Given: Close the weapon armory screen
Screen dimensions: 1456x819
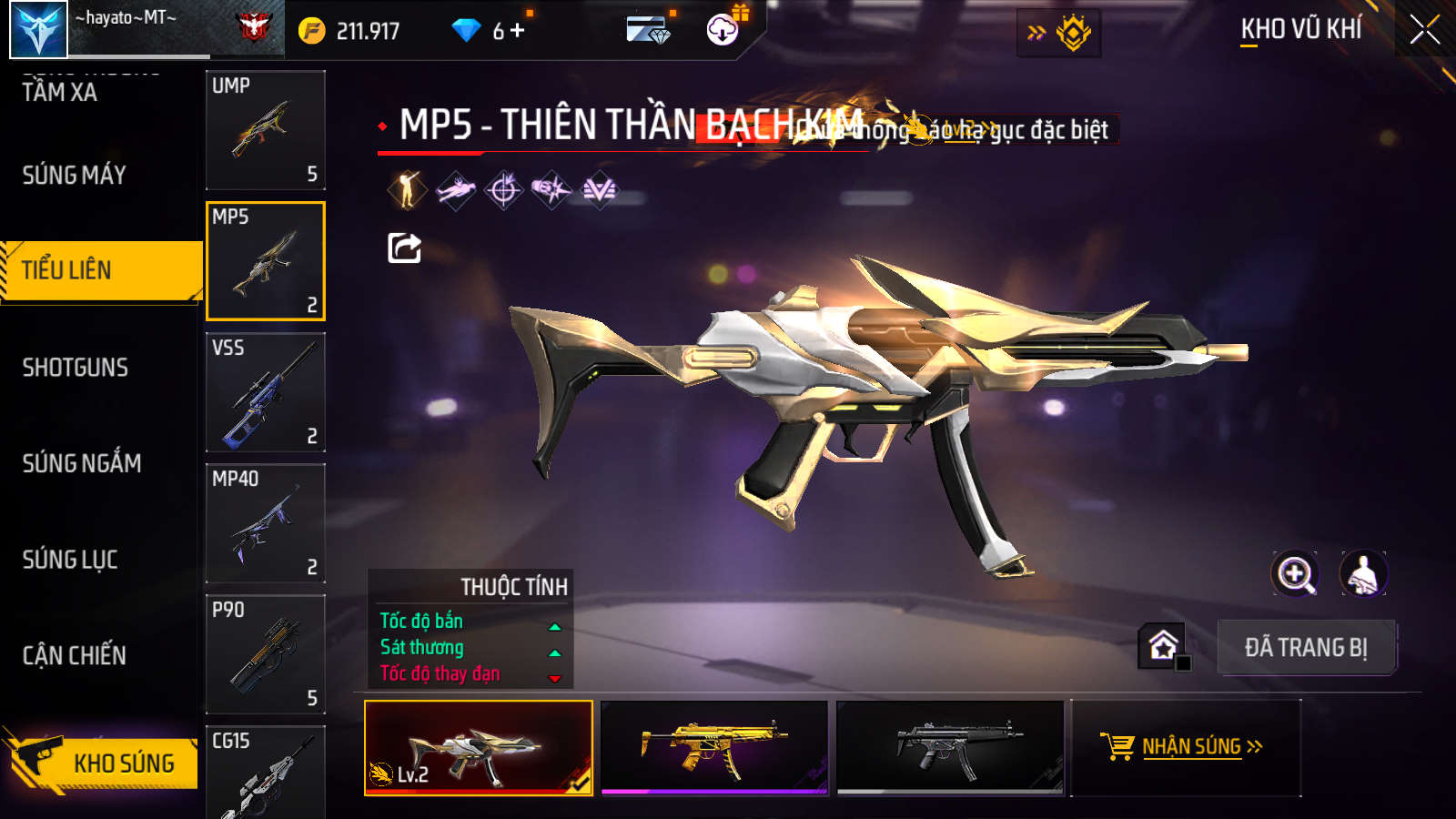Looking at the screenshot, I should pyautogui.click(x=1424, y=30).
